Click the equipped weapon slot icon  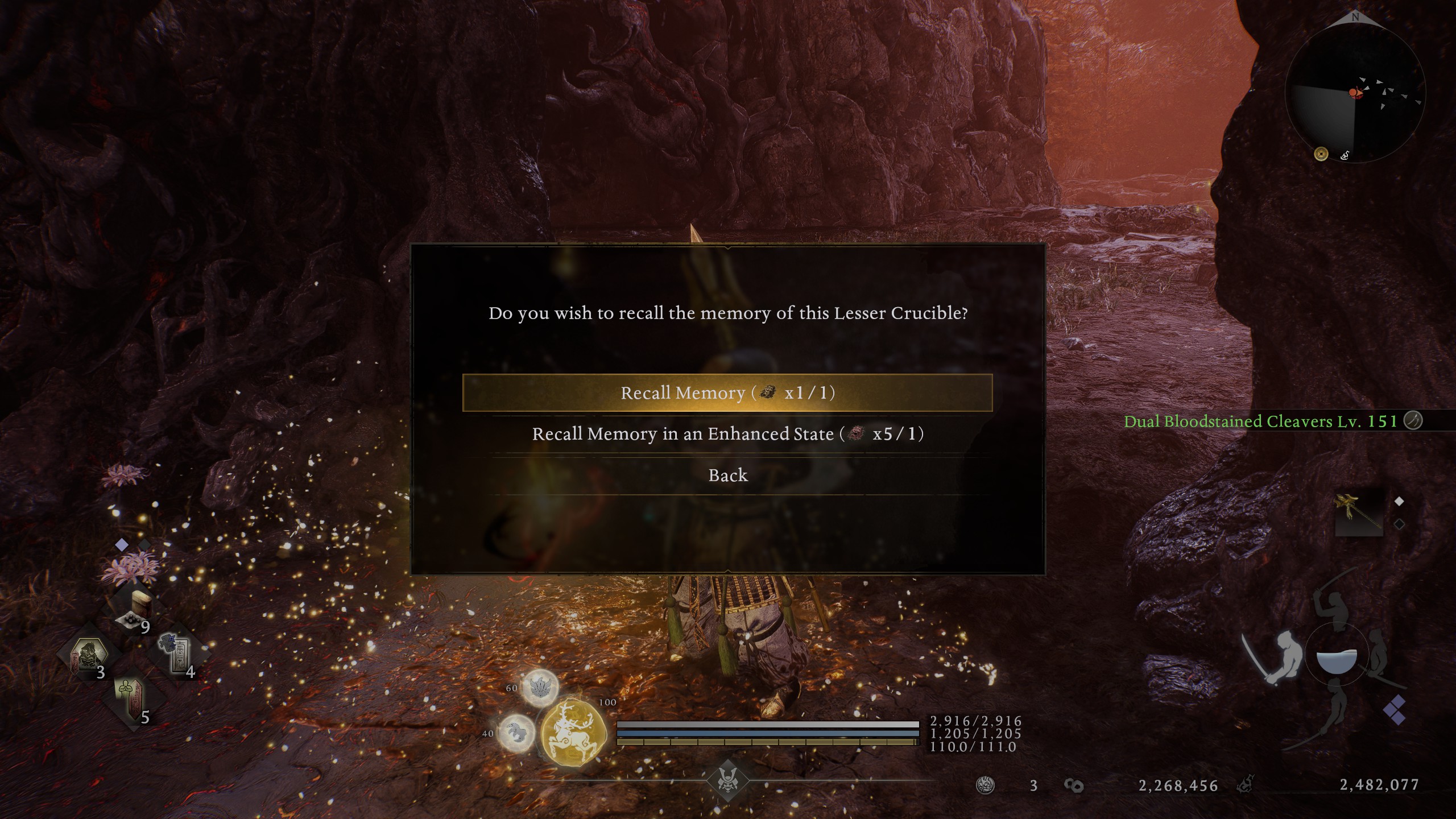pyautogui.click(x=1358, y=512)
